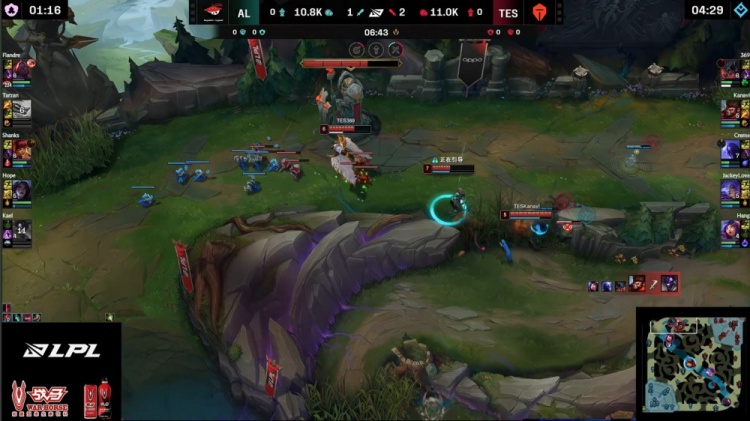Click the AL team logo in scoreboard

pos(212,12)
